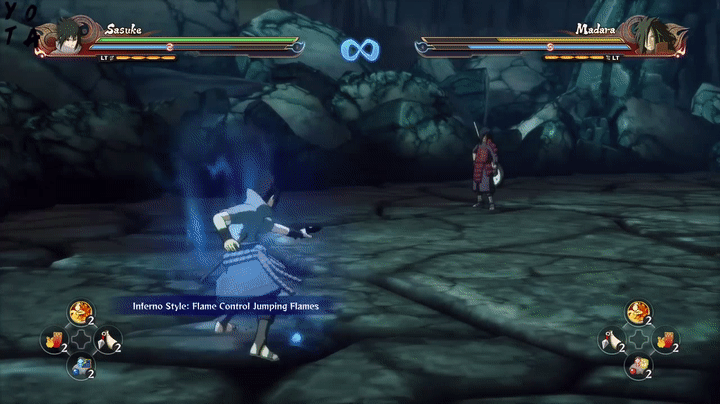Click Sasuke's character portrait
Screen dimensions: 720x404
click(66, 38)
